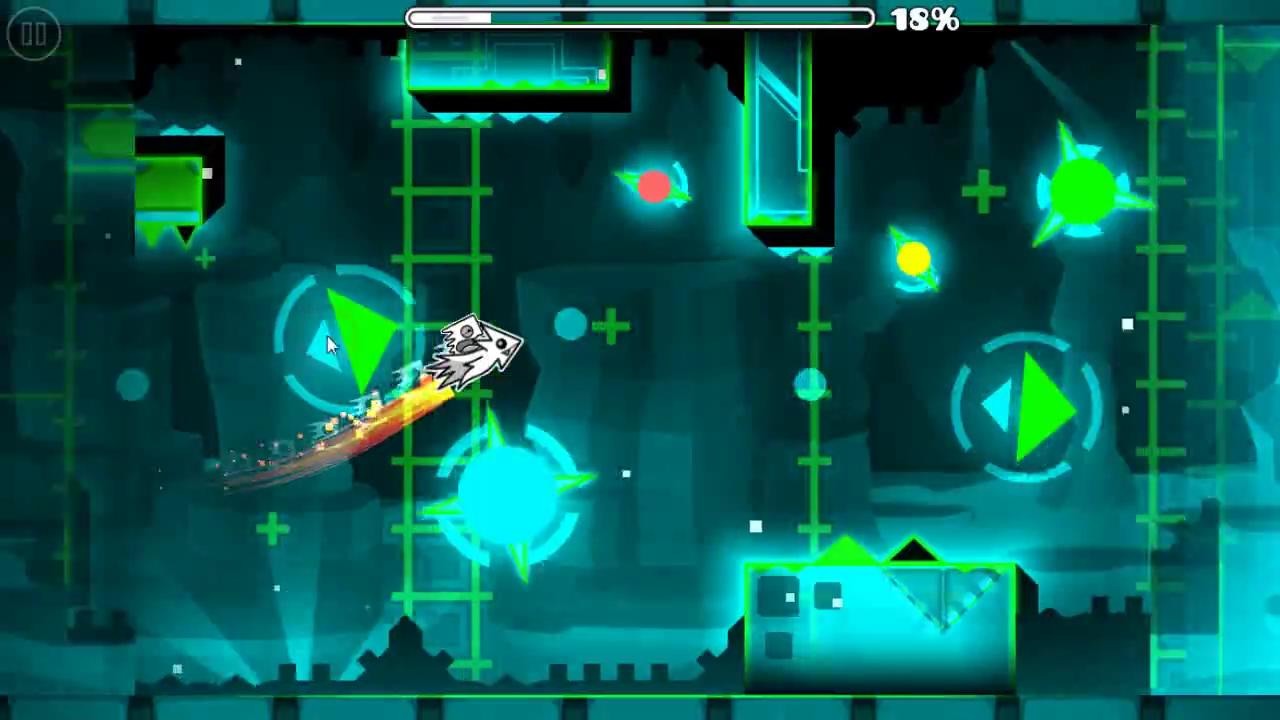Image resolution: width=1280 pixels, height=720 pixels.
Task: Select the red jump orb
Action: pos(655,186)
